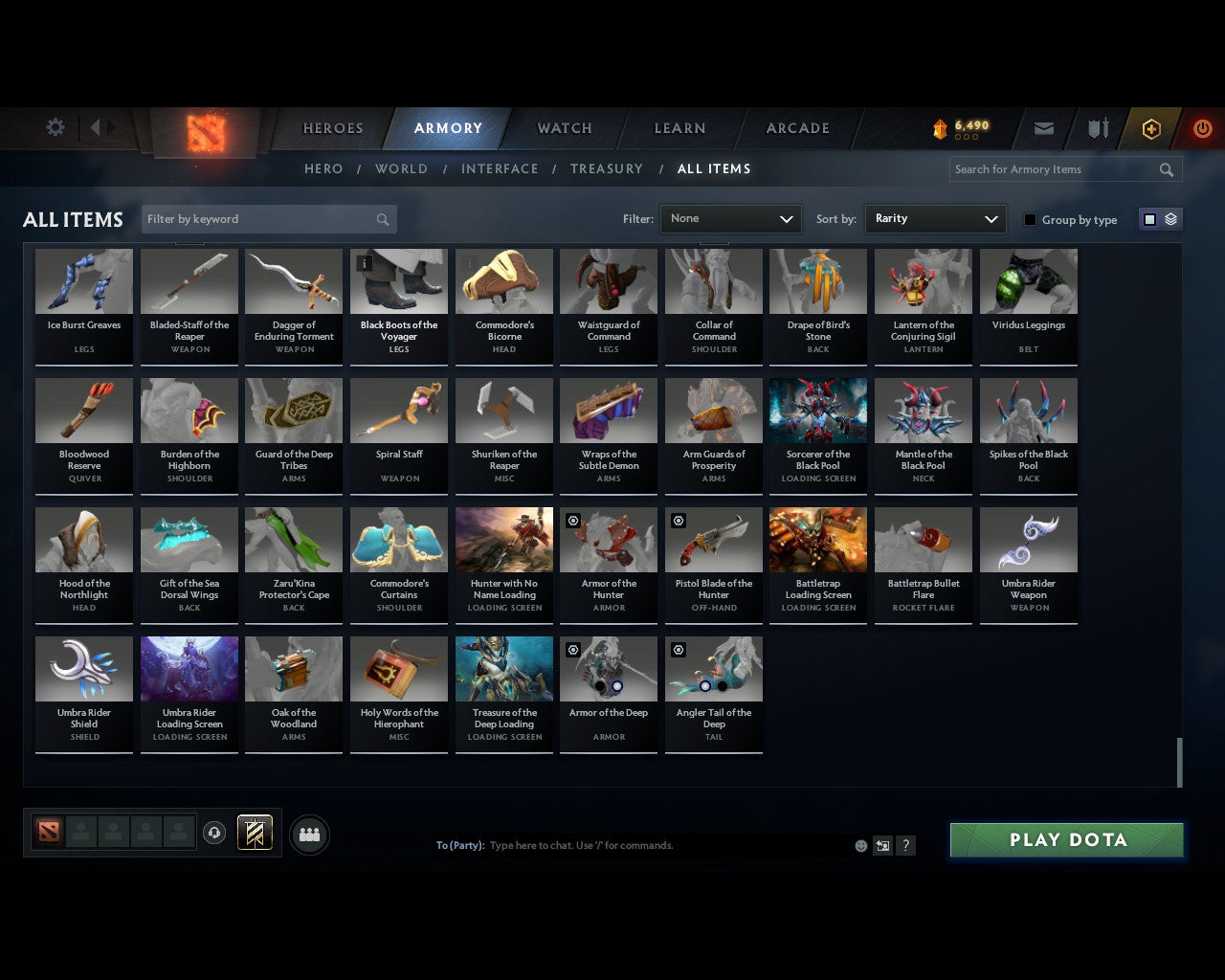Click the PLAY DOTA button
1225x980 pixels.
(1065, 839)
